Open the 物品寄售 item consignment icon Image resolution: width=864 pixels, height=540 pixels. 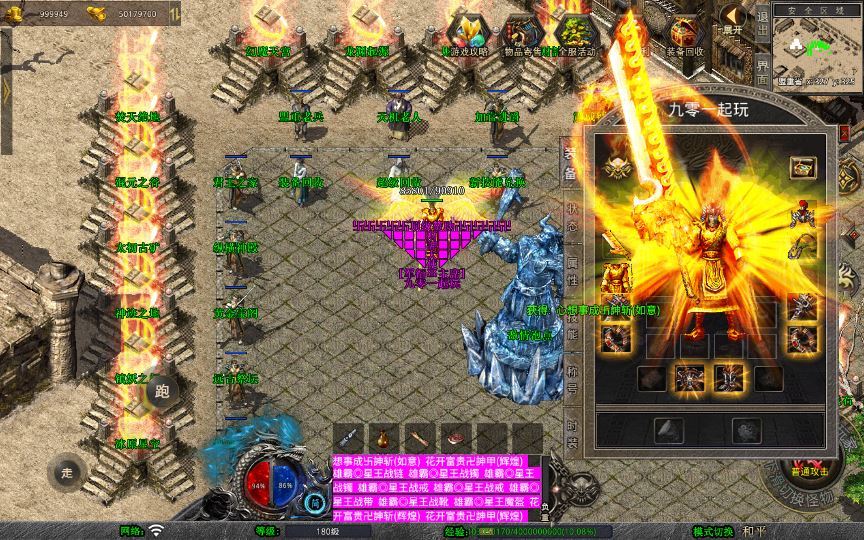click(x=520, y=36)
